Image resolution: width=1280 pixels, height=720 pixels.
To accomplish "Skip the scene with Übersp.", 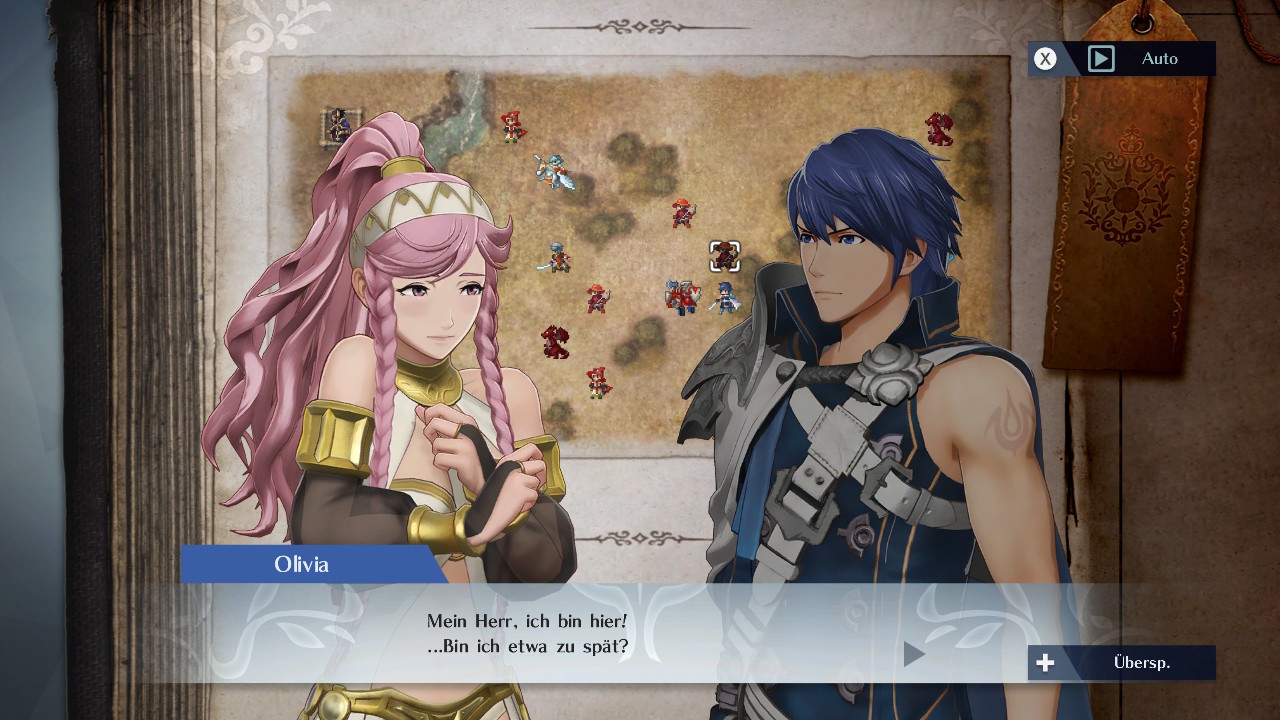I will pos(1122,662).
